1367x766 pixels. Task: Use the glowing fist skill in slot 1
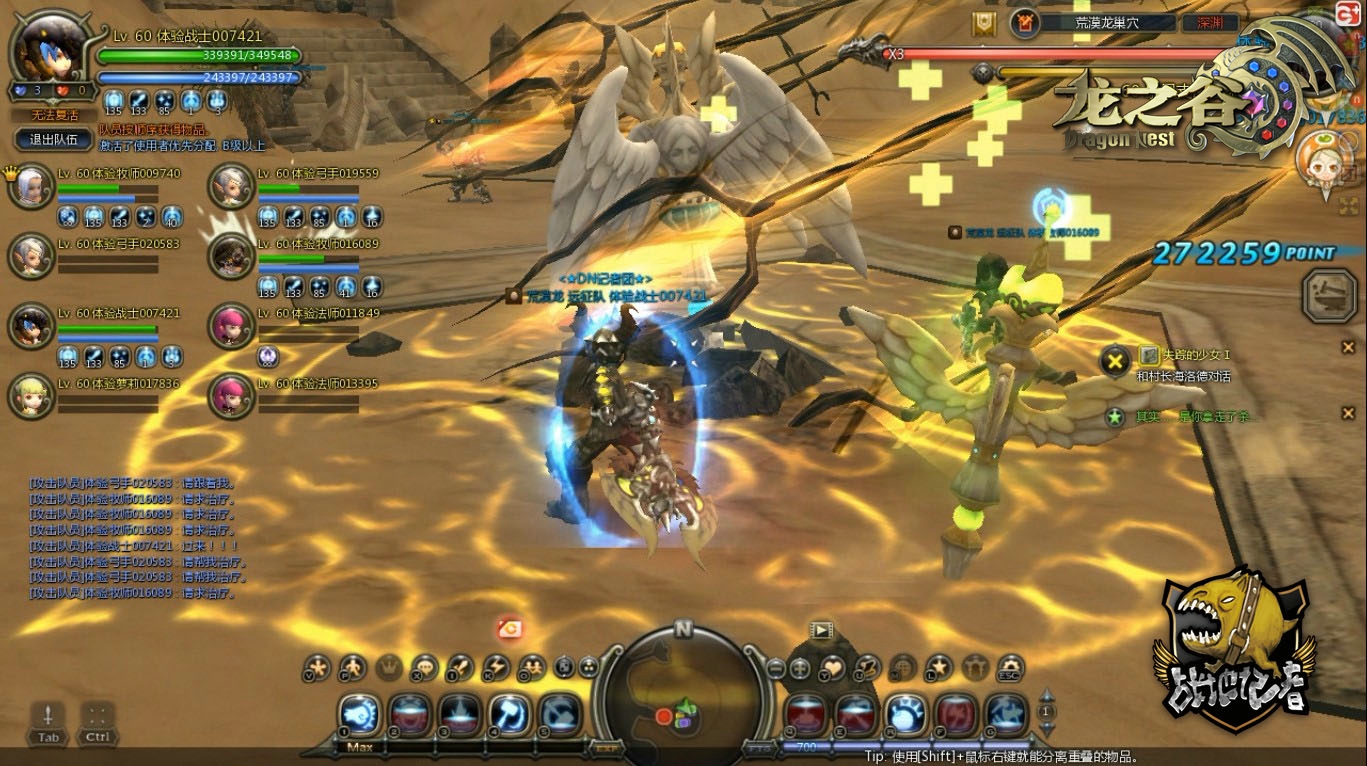point(359,714)
